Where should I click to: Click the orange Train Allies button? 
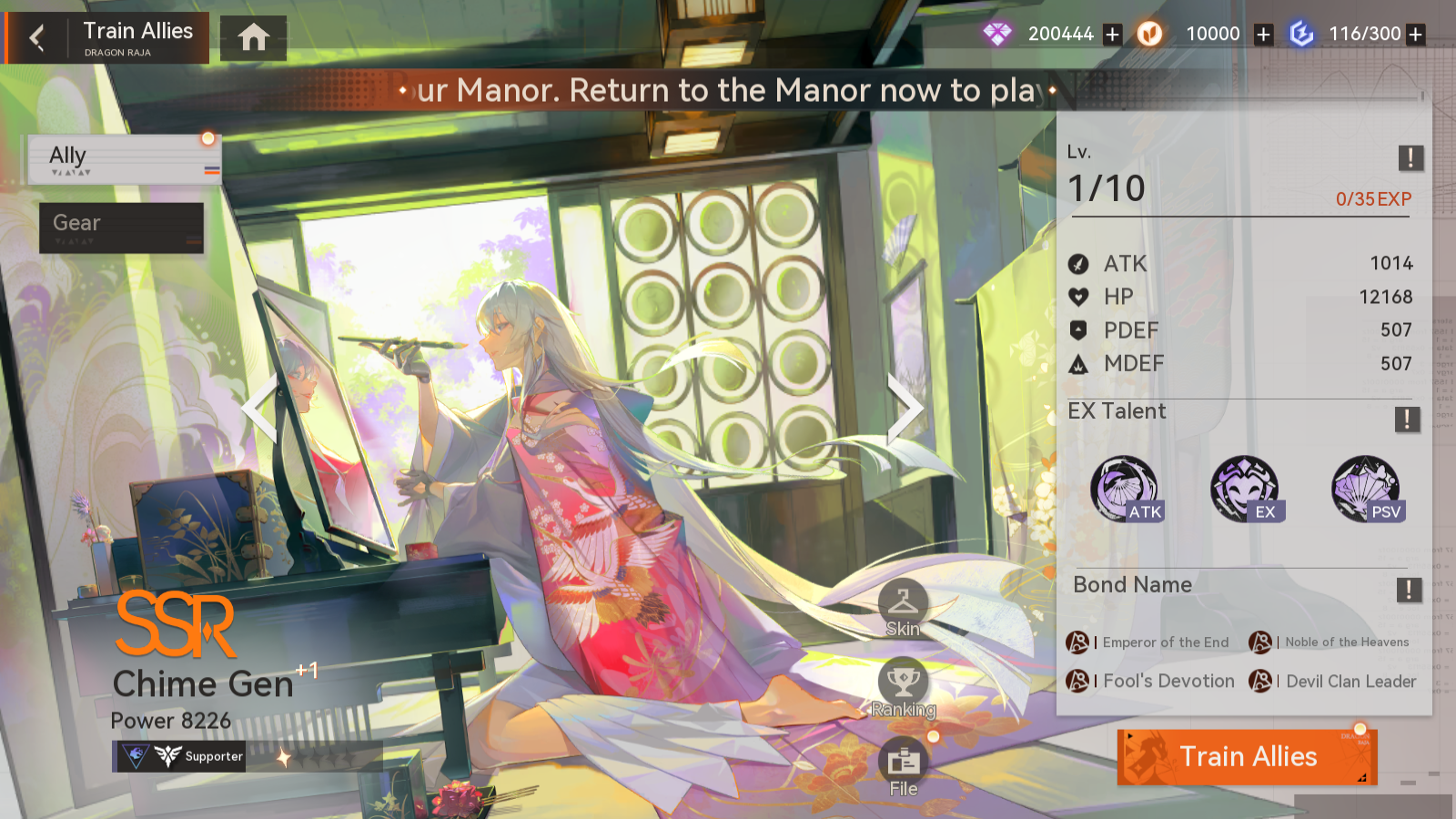tap(1247, 756)
